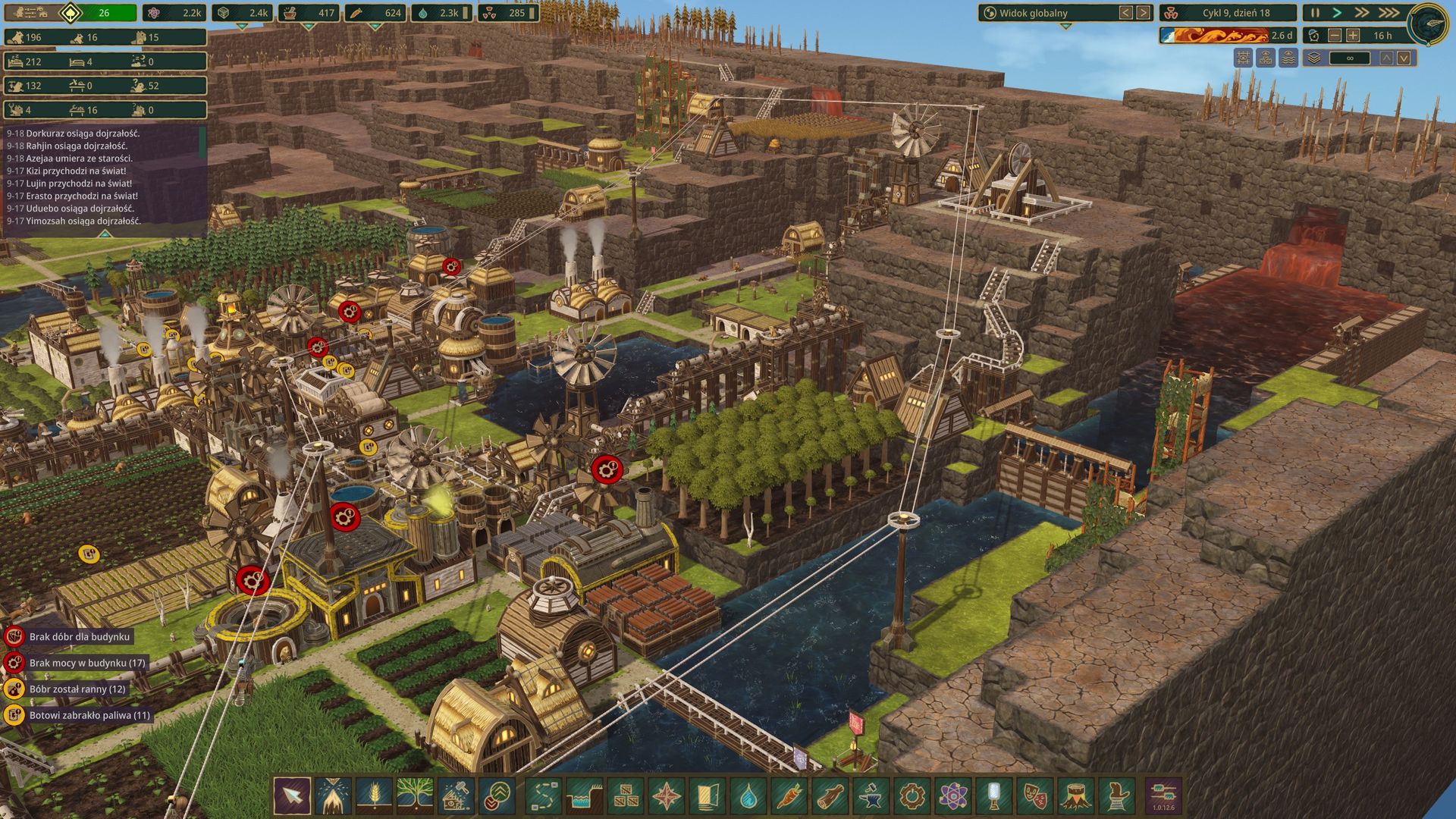Open the food carrot building category

click(789, 796)
